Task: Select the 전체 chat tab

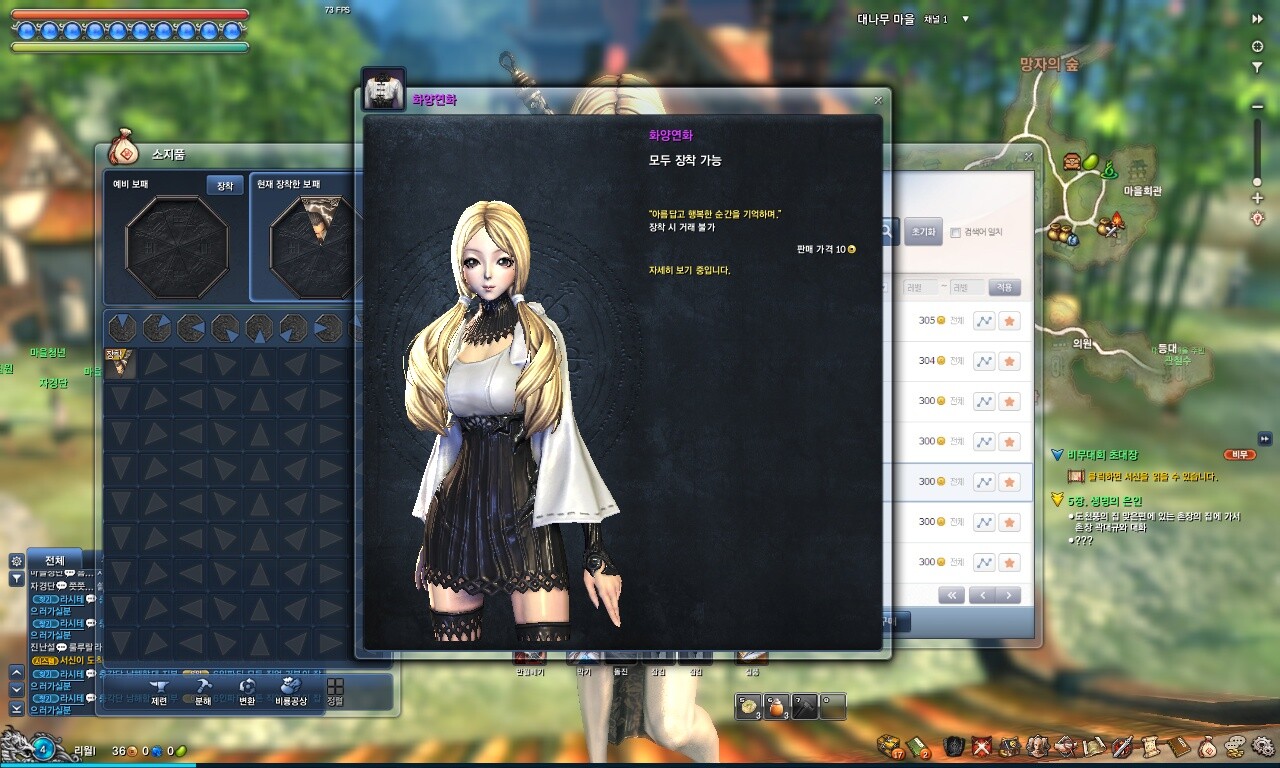Action: pos(55,560)
